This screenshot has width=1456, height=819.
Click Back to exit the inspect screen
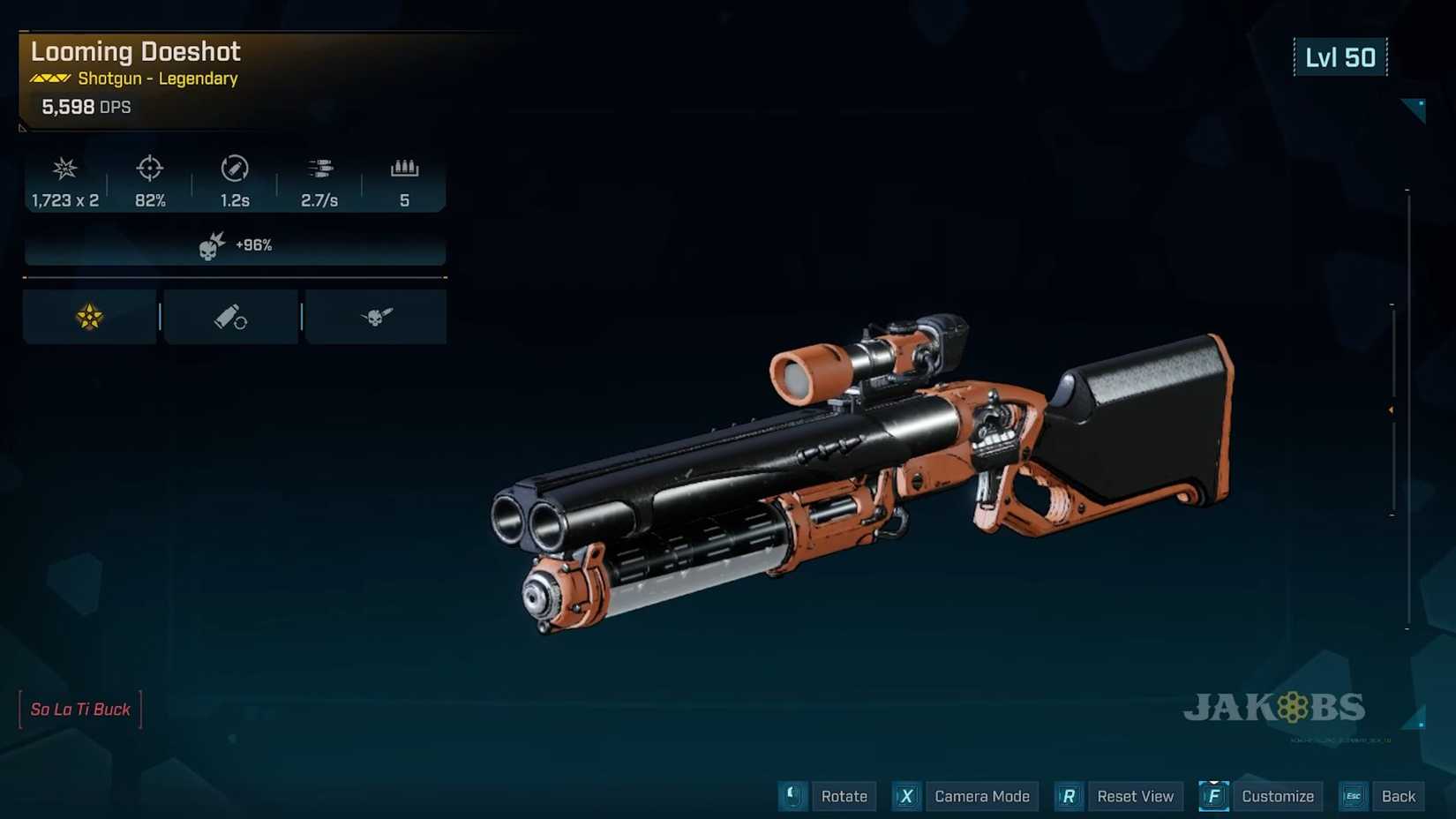tap(1398, 796)
